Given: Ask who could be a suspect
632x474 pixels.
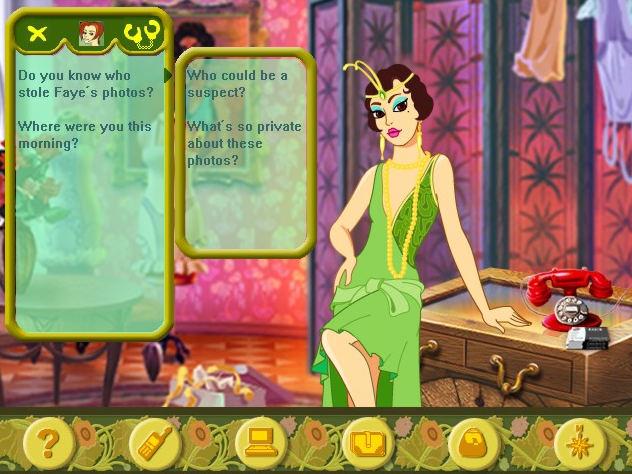Looking at the screenshot, I should [237, 84].
